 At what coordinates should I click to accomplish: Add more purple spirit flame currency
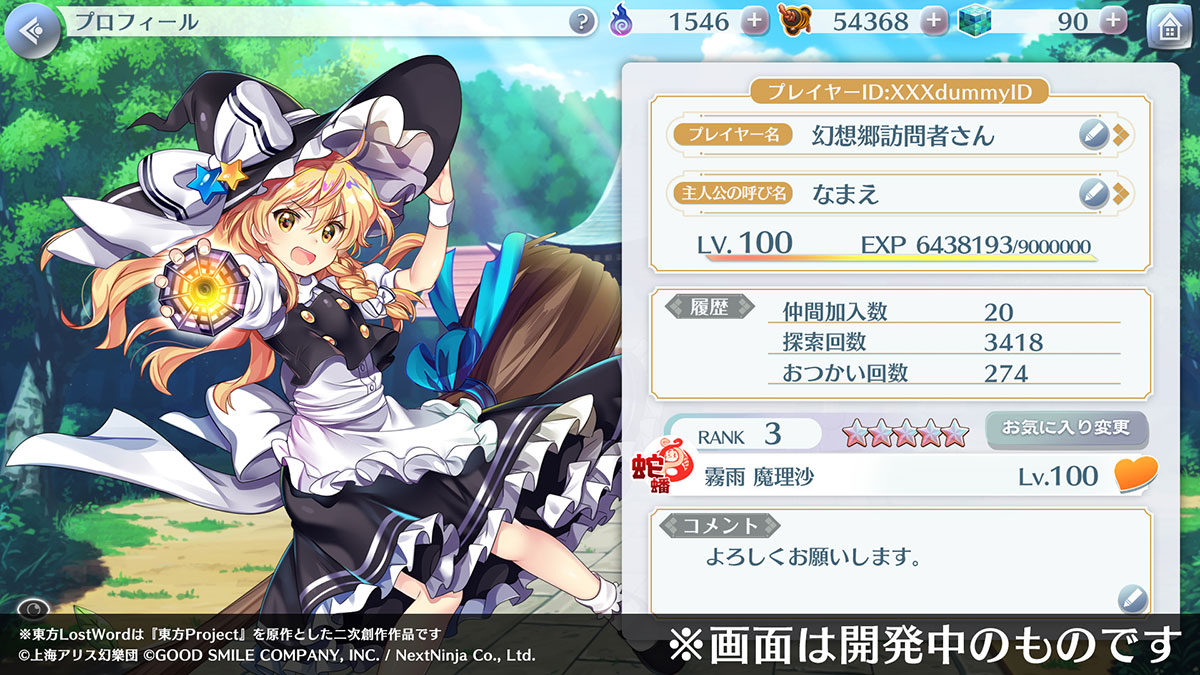tap(755, 21)
